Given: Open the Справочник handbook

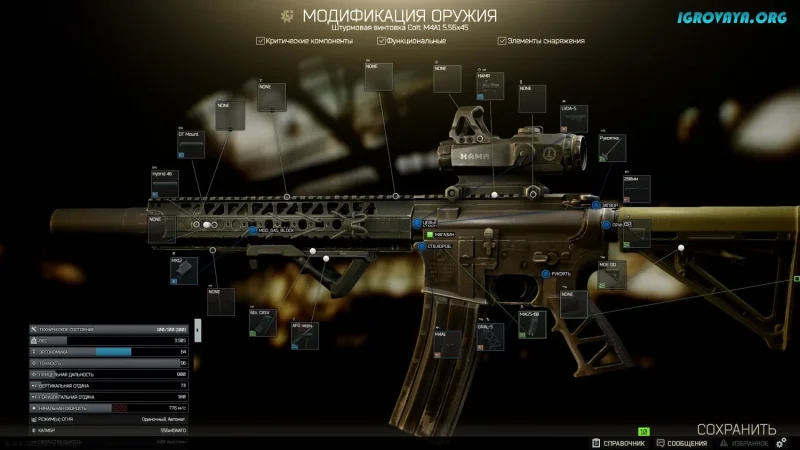Looking at the screenshot, I should tap(614, 441).
